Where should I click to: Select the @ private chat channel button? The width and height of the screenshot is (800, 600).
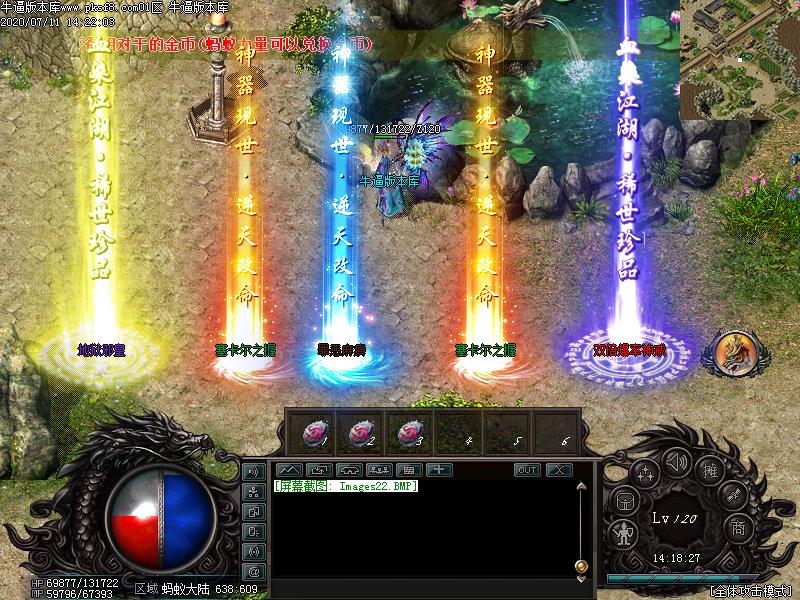point(253,570)
